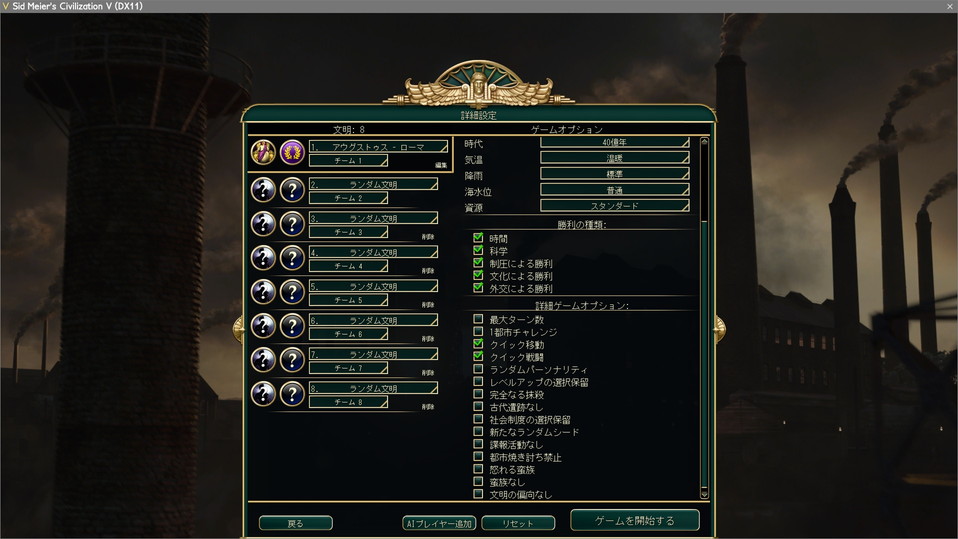Uncheck the 科学 science victory option

(478, 251)
